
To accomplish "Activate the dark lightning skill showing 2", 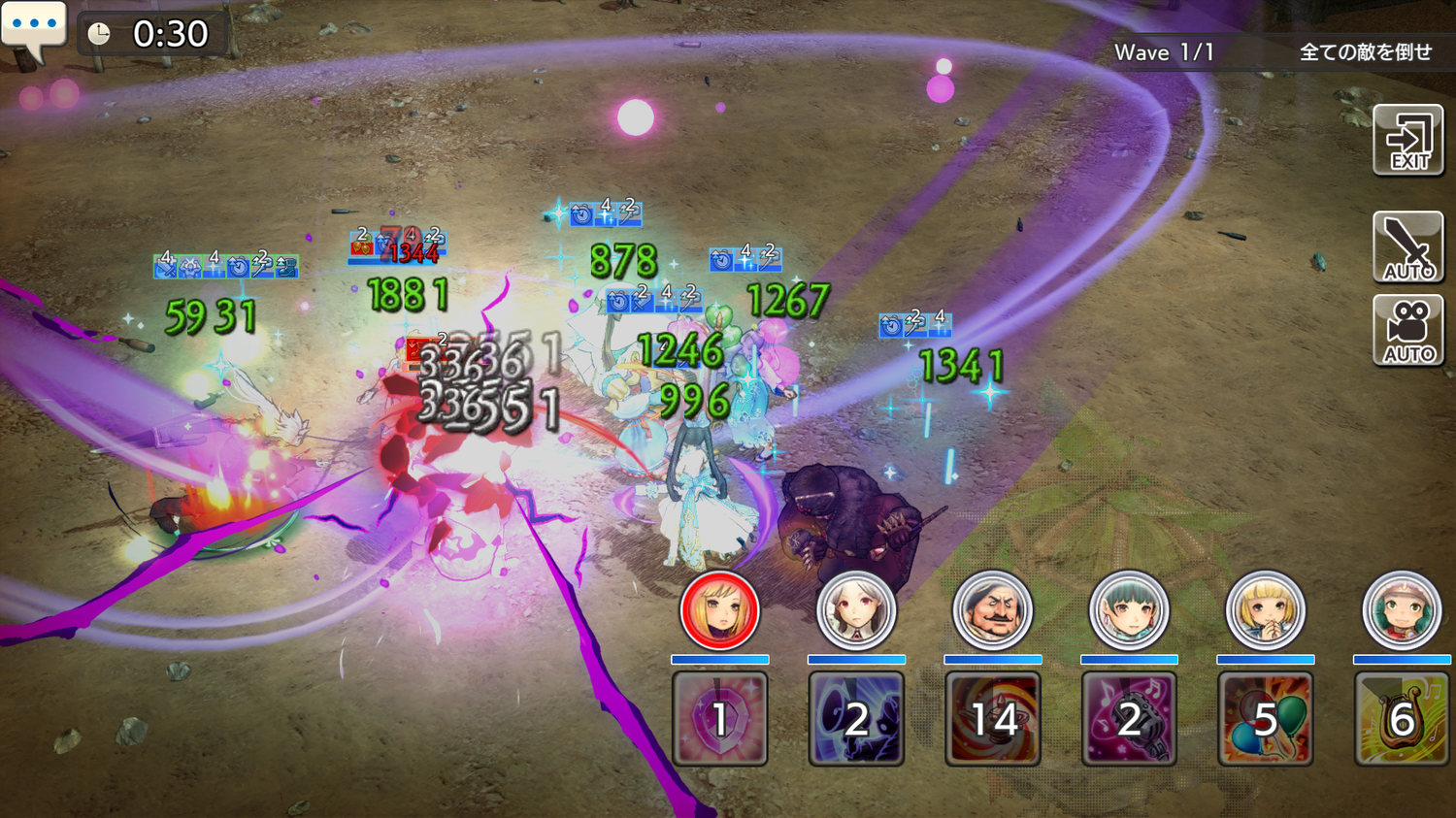I will (x=856, y=719).
